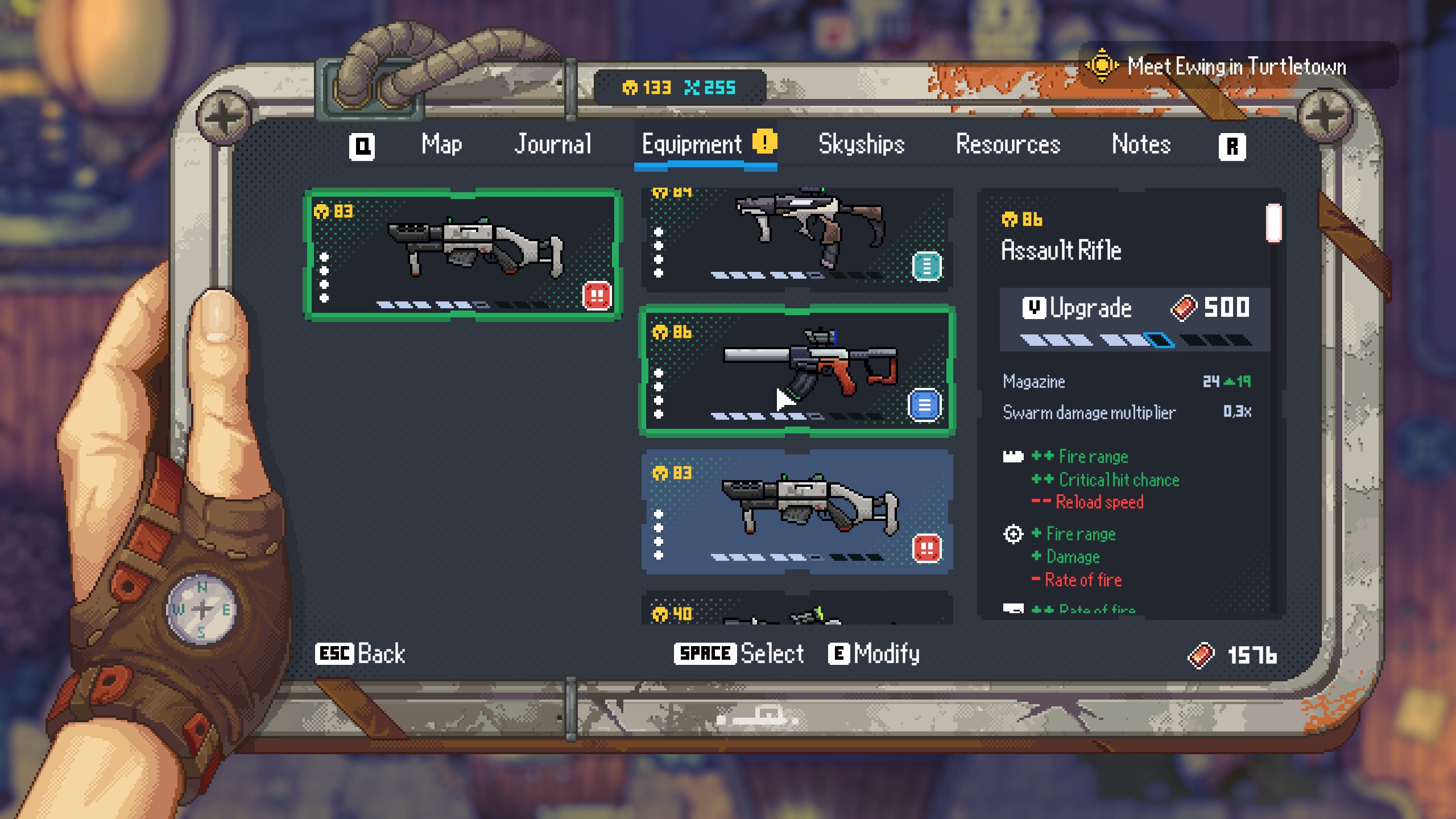Screen dimensions: 1456x819
Task: Open the Journal tab
Action: [553, 144]
